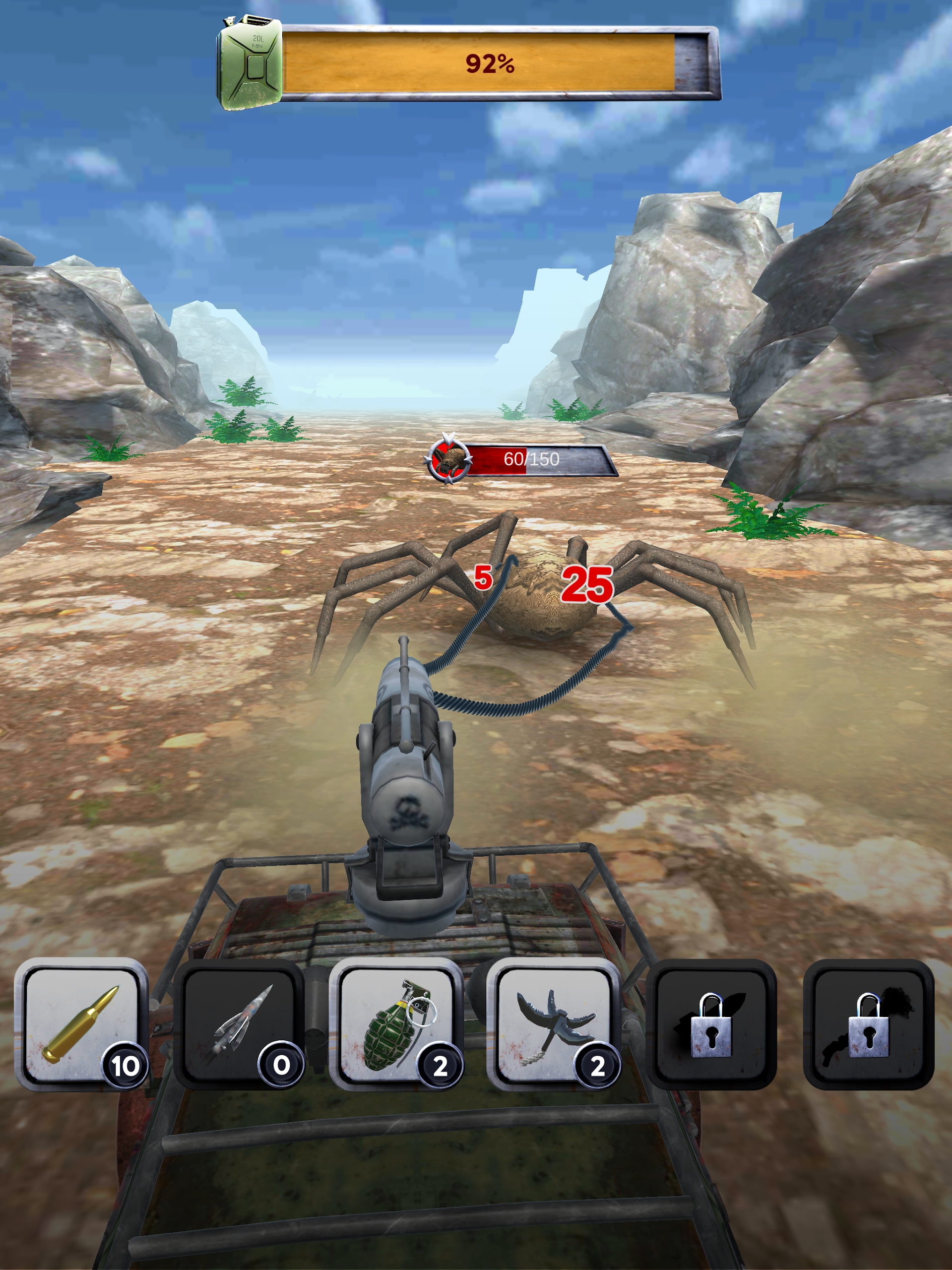Tap the locked slot with leaf silhouette
The width and height of the screenshot is (952, 1270).
[x=711, y=1024]
